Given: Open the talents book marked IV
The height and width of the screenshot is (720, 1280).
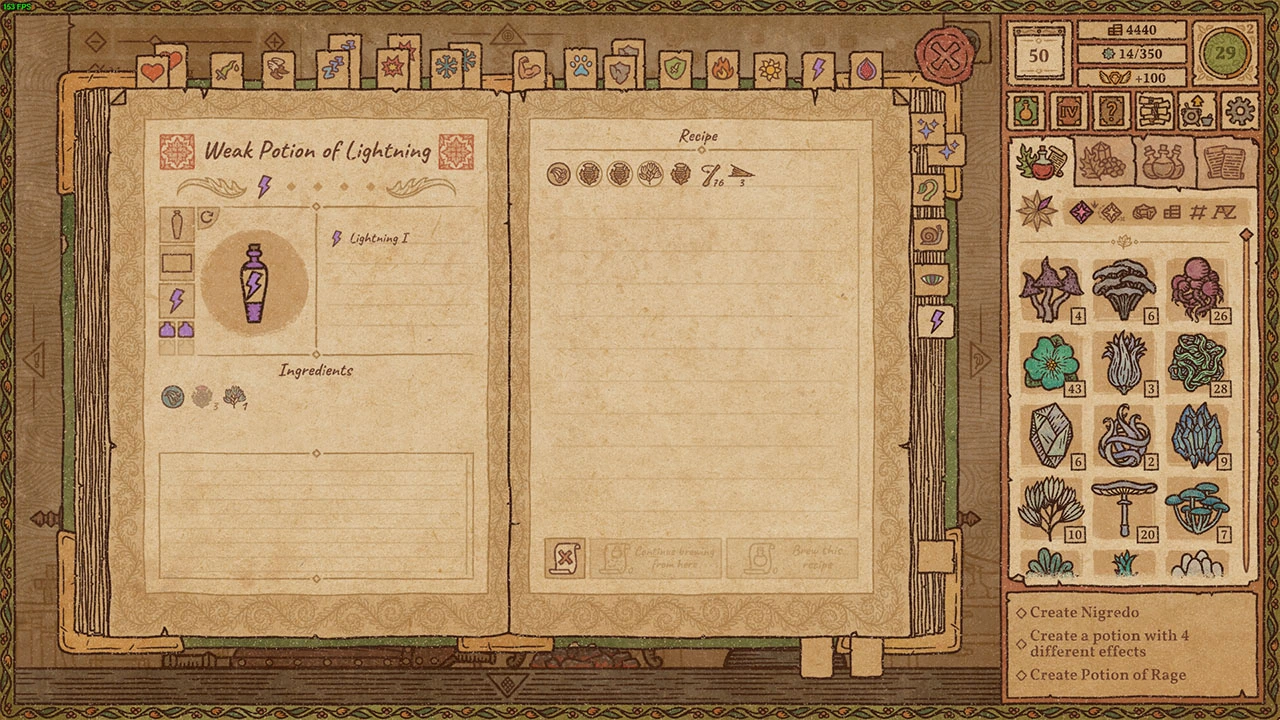Looking at the screenshot, I should (x=1067, y=110).
